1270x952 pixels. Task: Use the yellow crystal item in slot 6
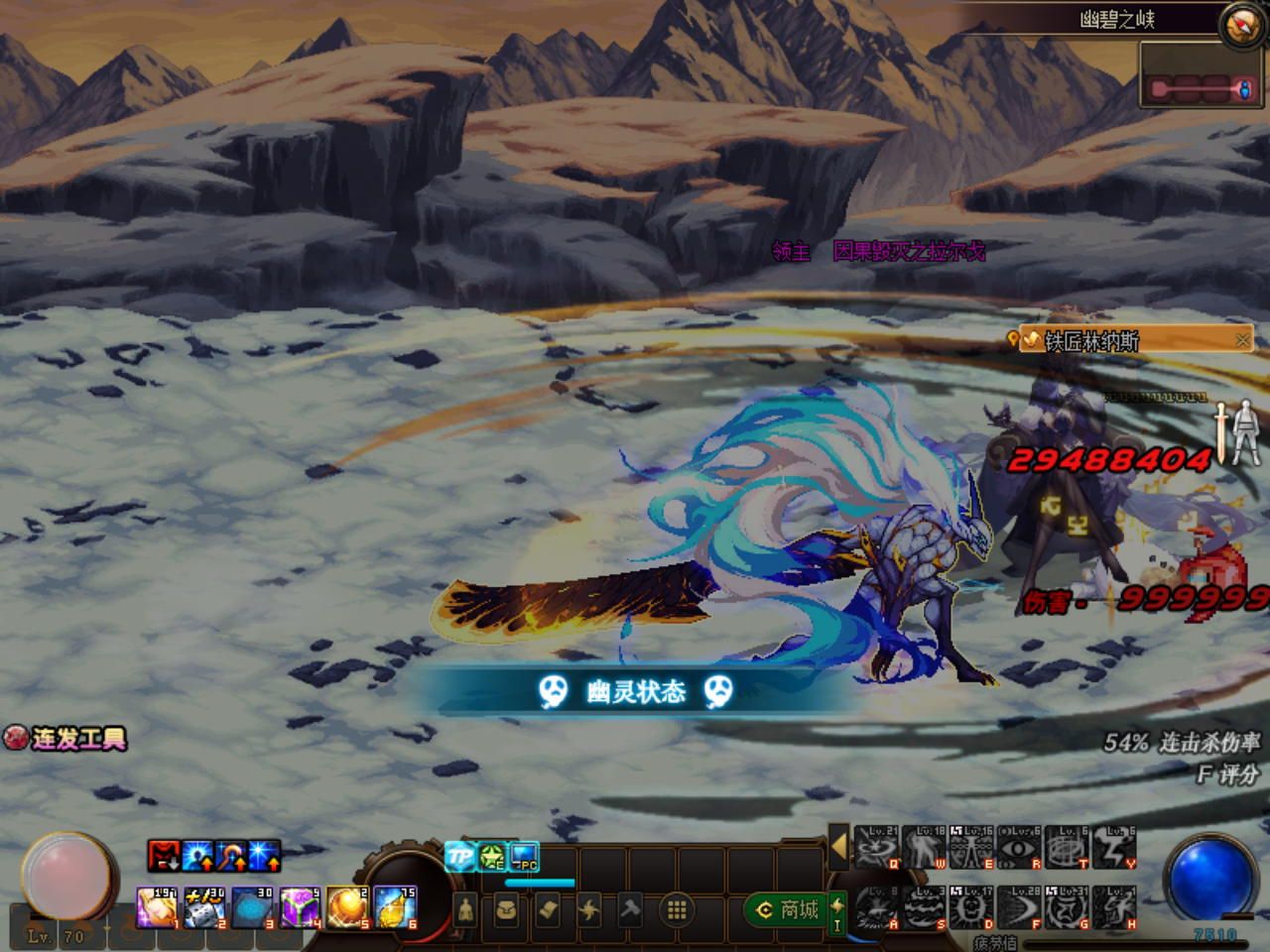[396, 907]
